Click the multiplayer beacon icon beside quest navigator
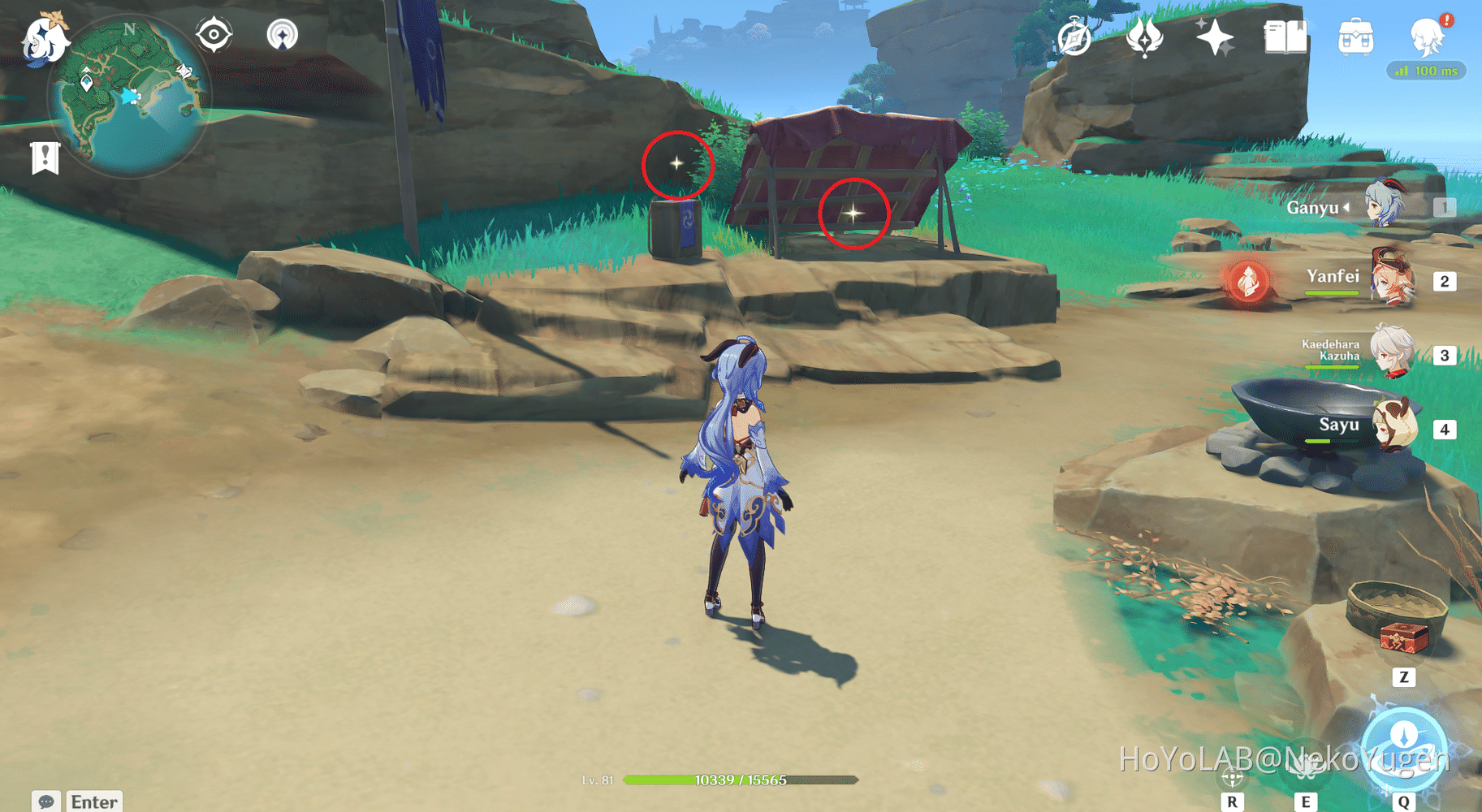 [x=281, y=34]
